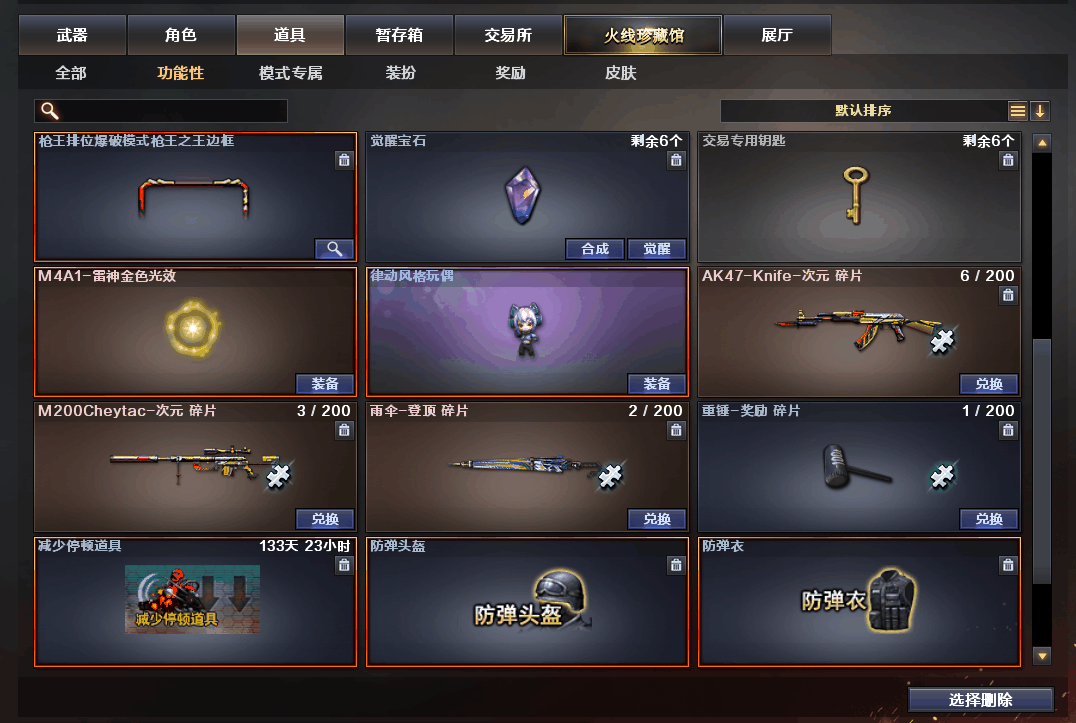
Task: Click the 选择删除 button
Action: click(x=980, y=700)
